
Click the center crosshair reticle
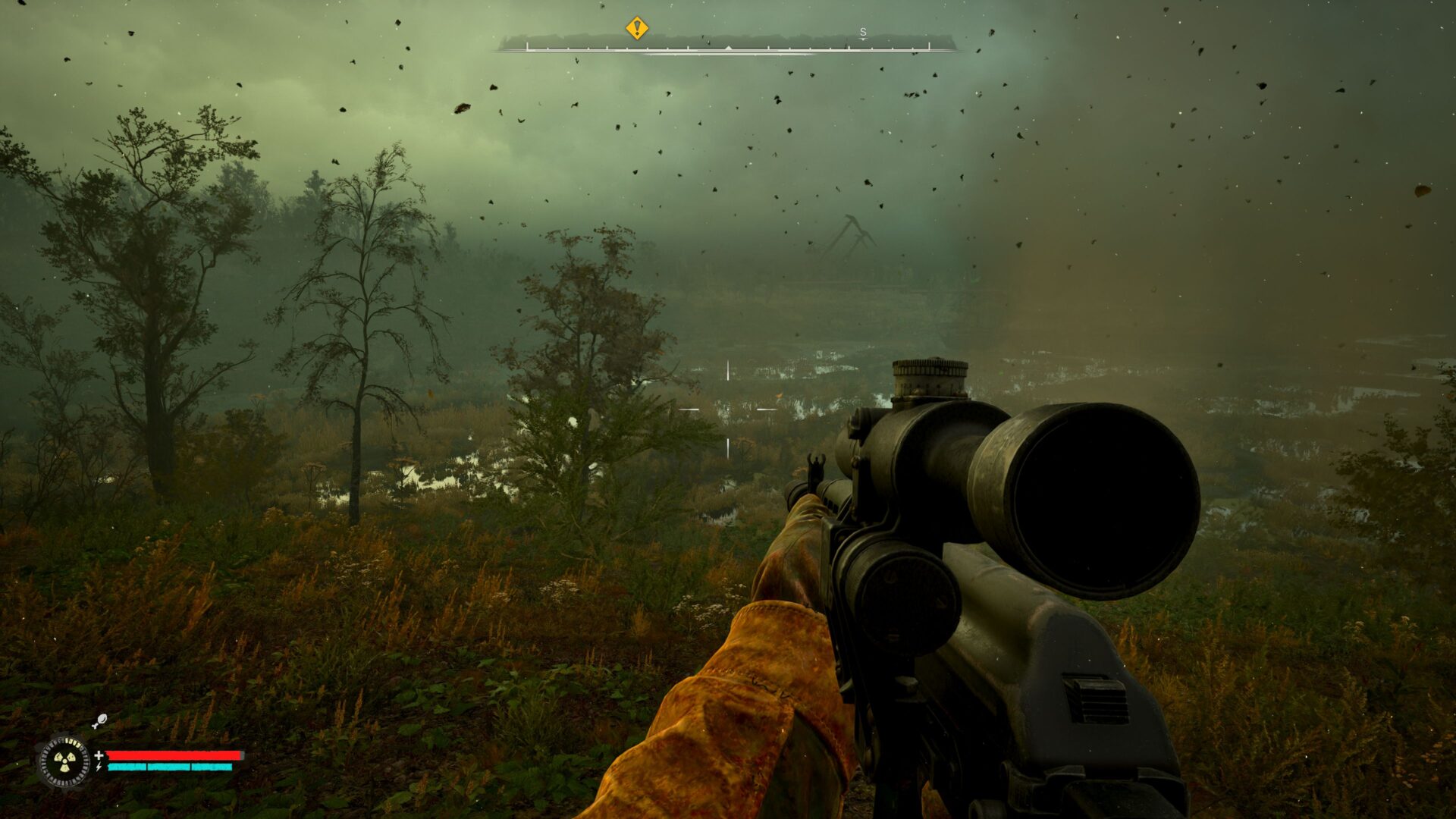click(728, 409)
